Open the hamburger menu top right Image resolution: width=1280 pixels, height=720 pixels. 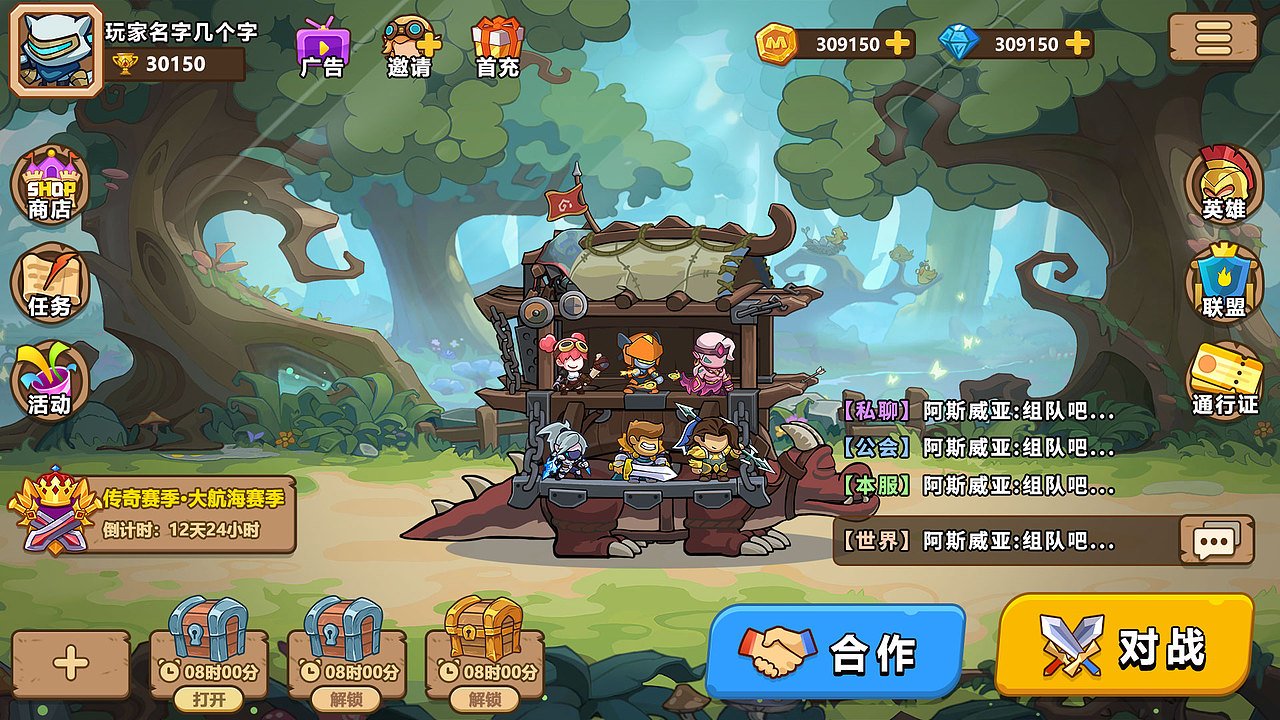point(1213,35)
